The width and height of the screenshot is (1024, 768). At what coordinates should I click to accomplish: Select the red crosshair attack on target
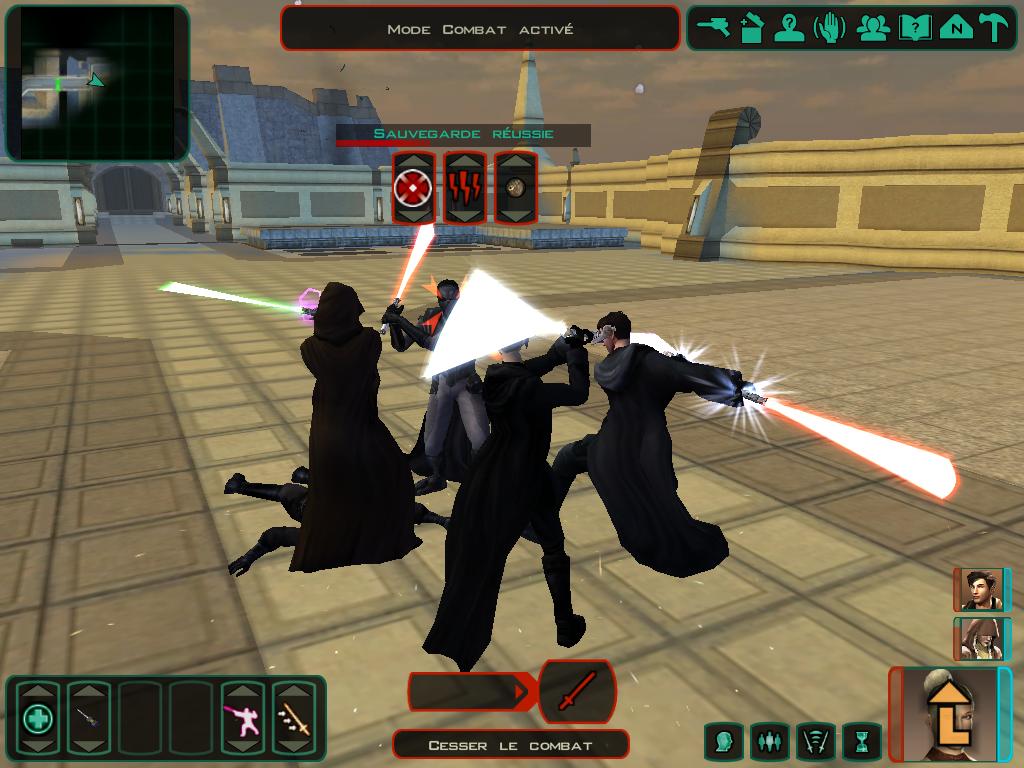(x=413, y=187)
